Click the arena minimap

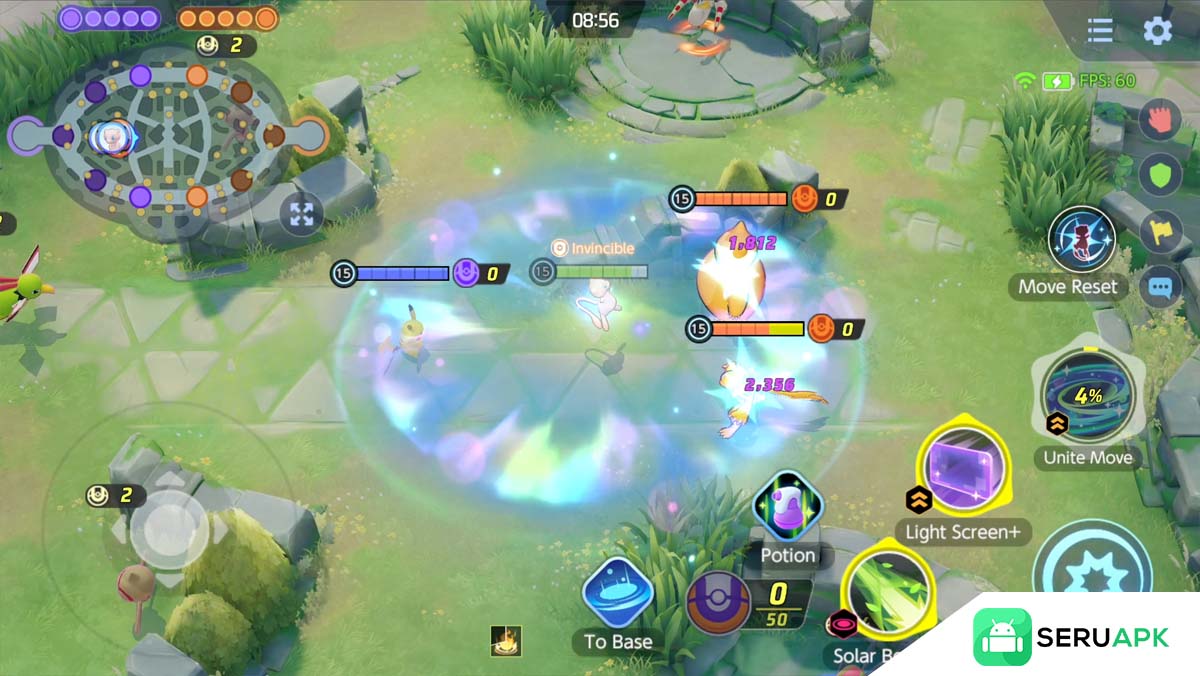point(169,134)
